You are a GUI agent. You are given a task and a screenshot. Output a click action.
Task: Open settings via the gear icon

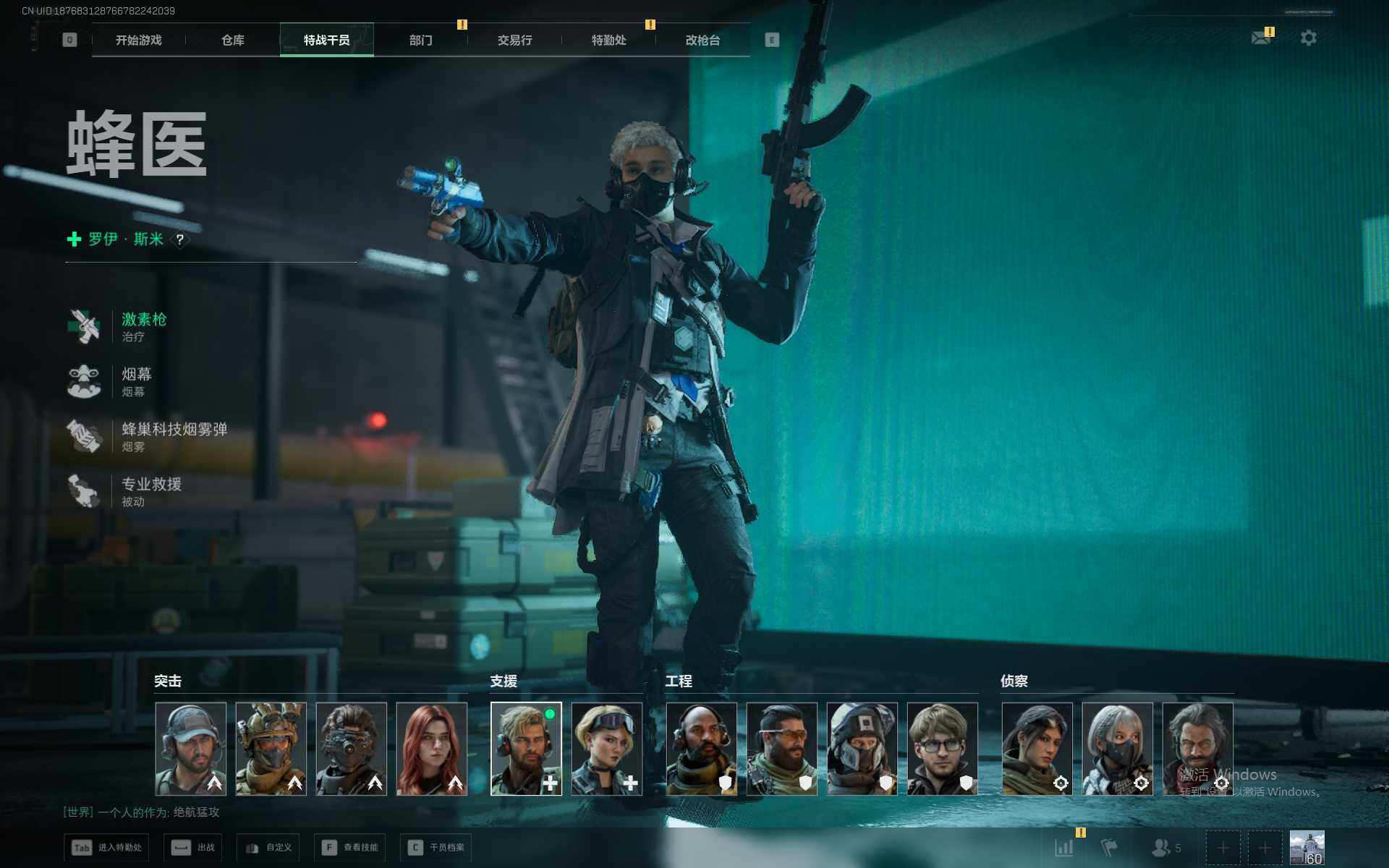click(x=1308, y=38)
